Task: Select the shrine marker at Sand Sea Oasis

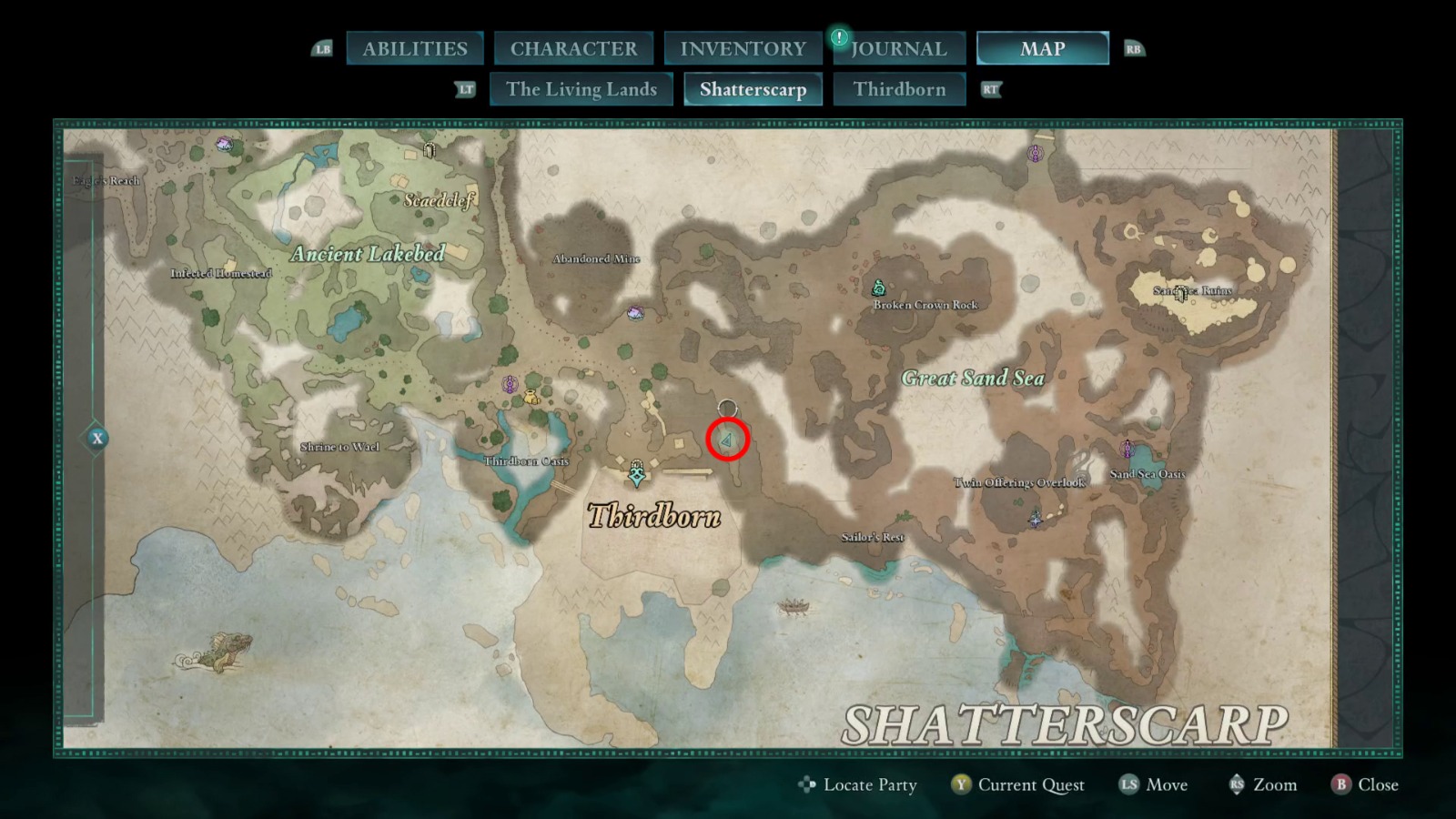Action: [x=1128, y=450]
